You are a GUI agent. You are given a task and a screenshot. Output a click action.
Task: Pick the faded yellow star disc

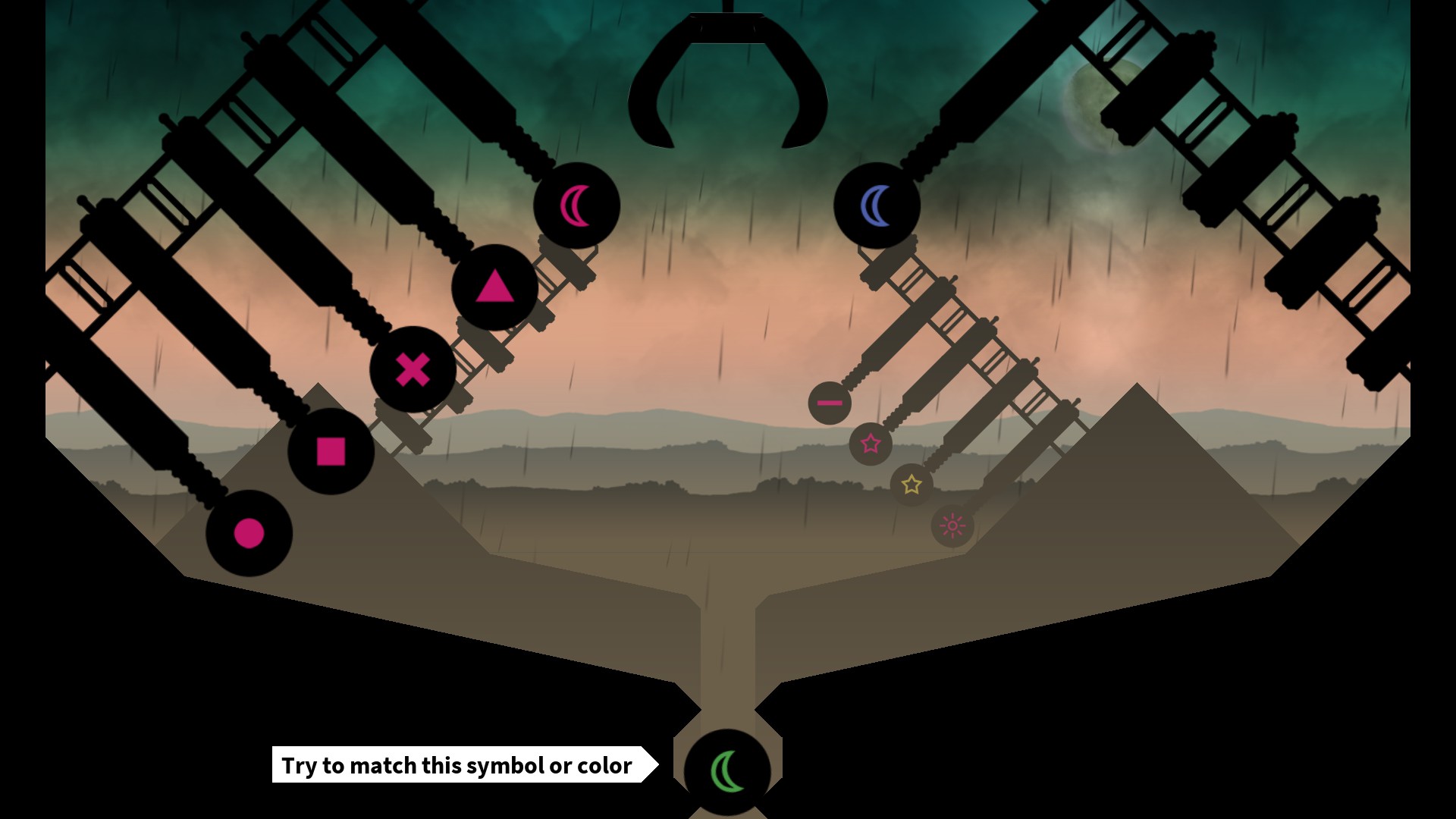pos(912,484)
